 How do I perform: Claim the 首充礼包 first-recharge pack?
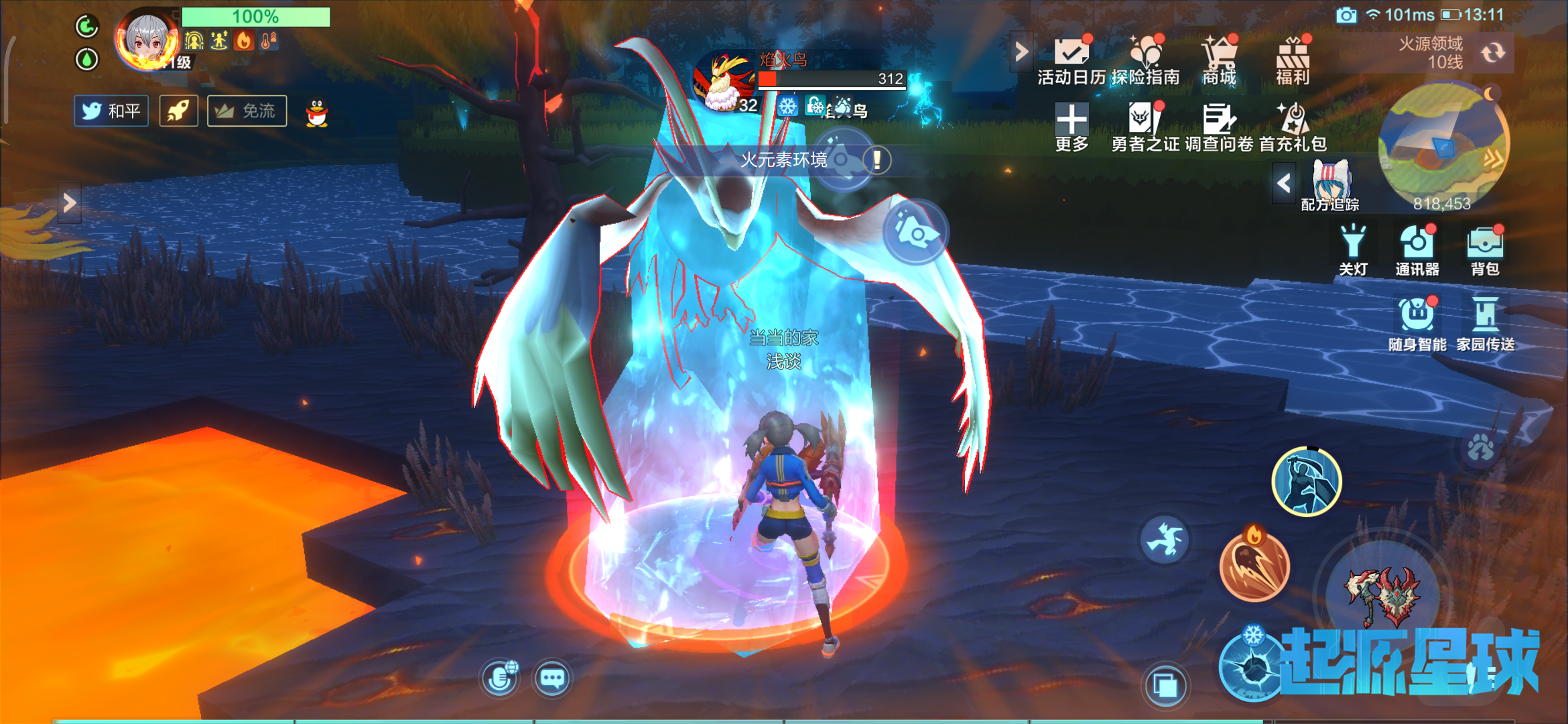(1293, 127)
